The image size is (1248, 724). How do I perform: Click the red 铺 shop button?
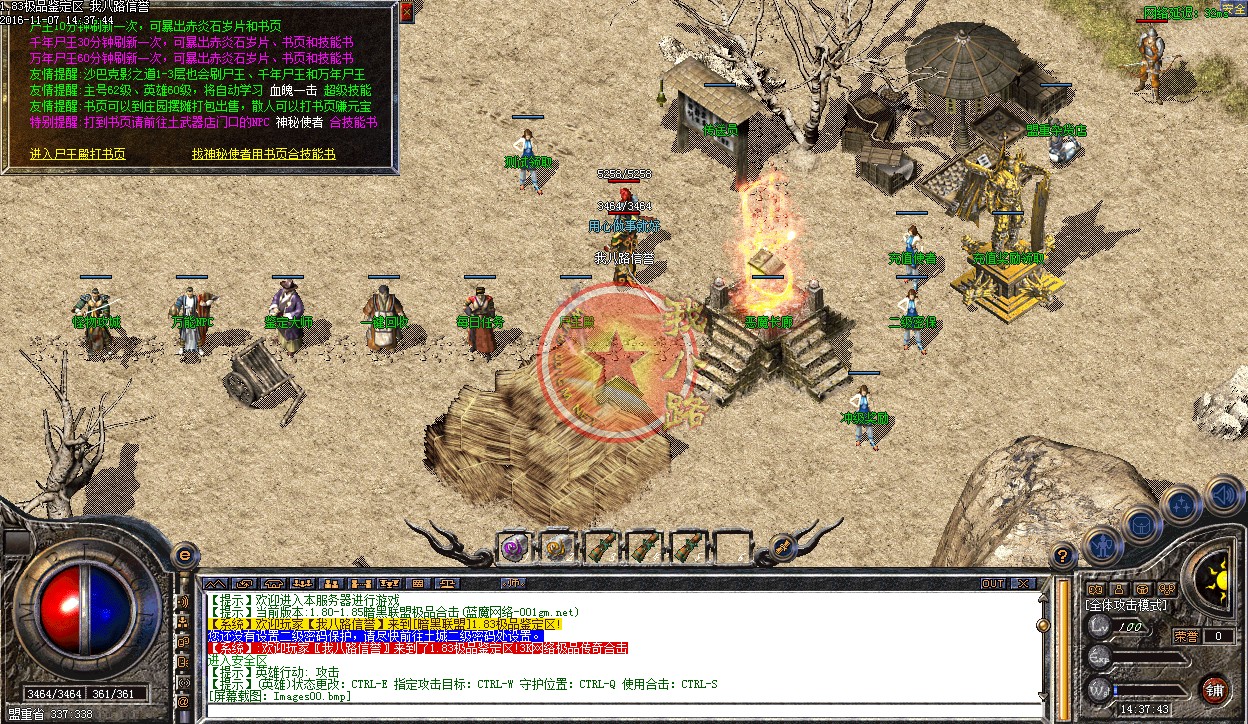pyautogui.click(x=1214, y=689)
